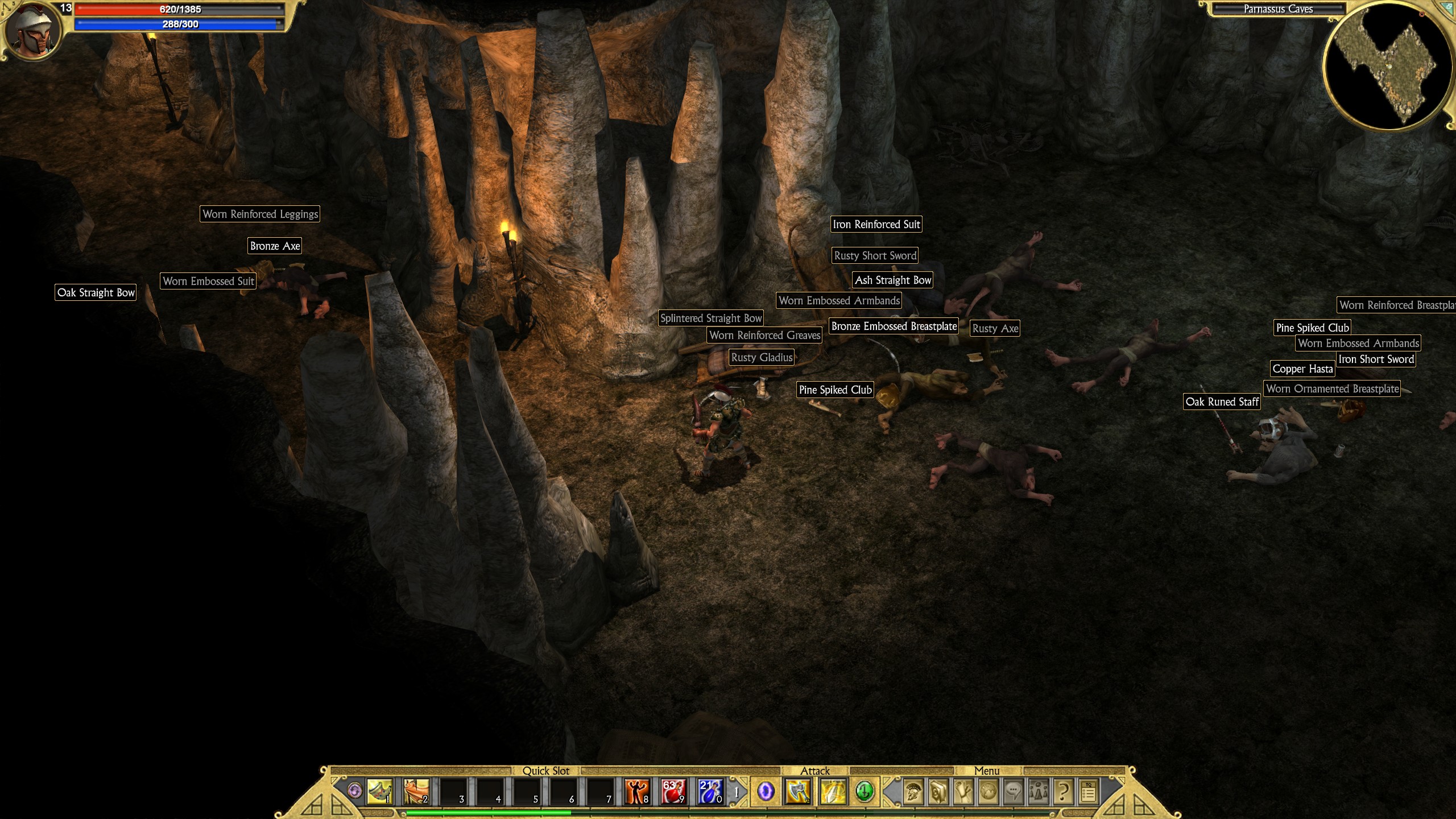Use the blue energy potion
This screenshot has height=819, width=1456.
click(710, 791)
